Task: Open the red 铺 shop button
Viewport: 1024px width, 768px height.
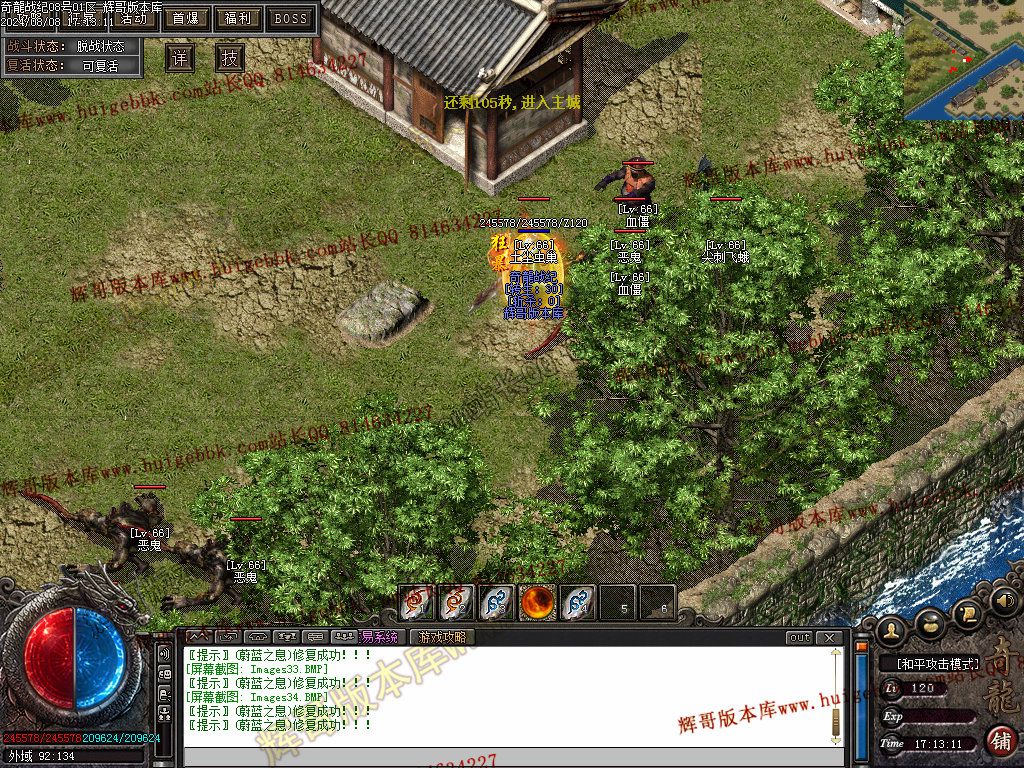Action: [x=999, y=741]
